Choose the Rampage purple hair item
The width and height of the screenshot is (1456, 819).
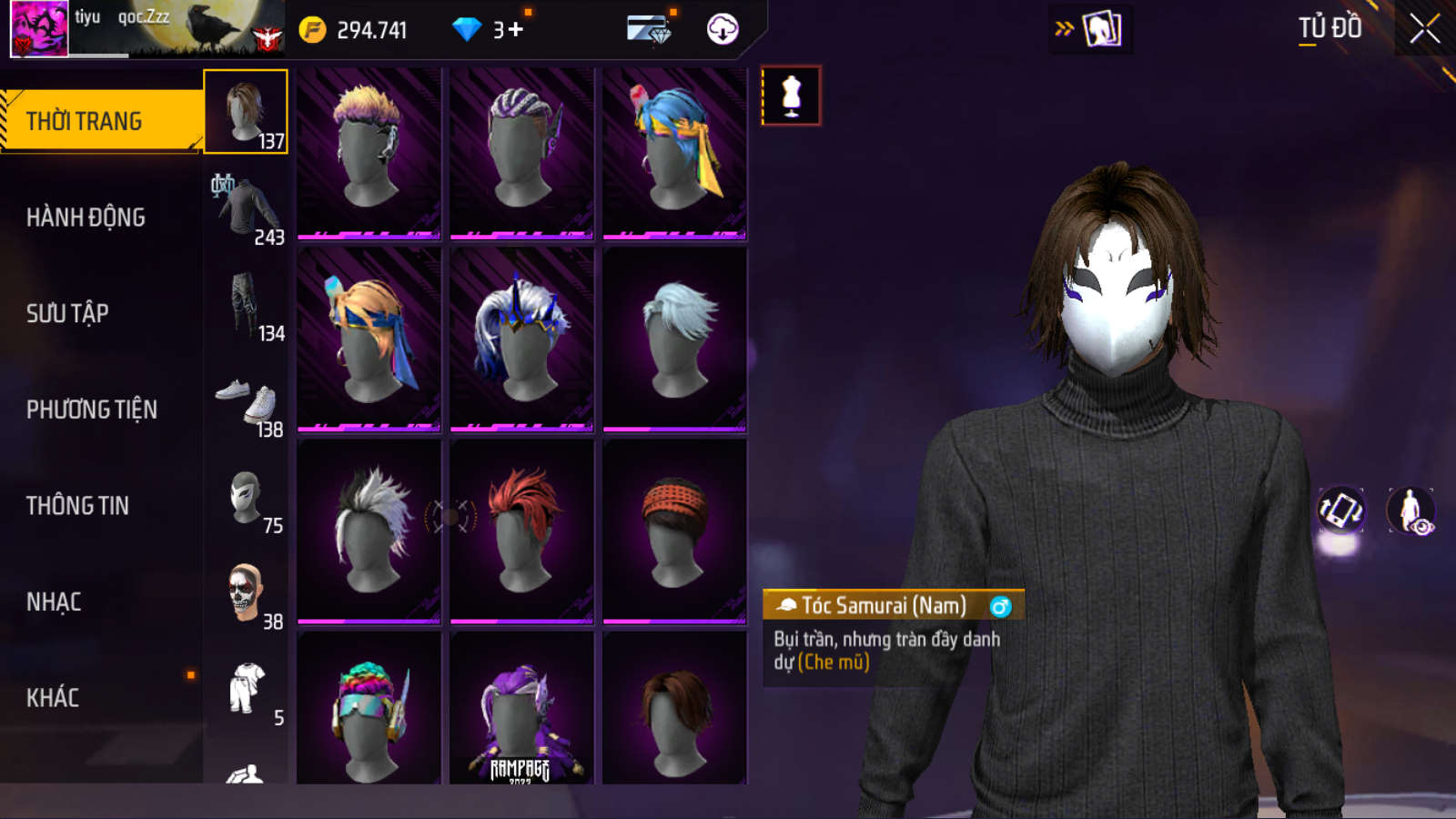tap(521, 710)
